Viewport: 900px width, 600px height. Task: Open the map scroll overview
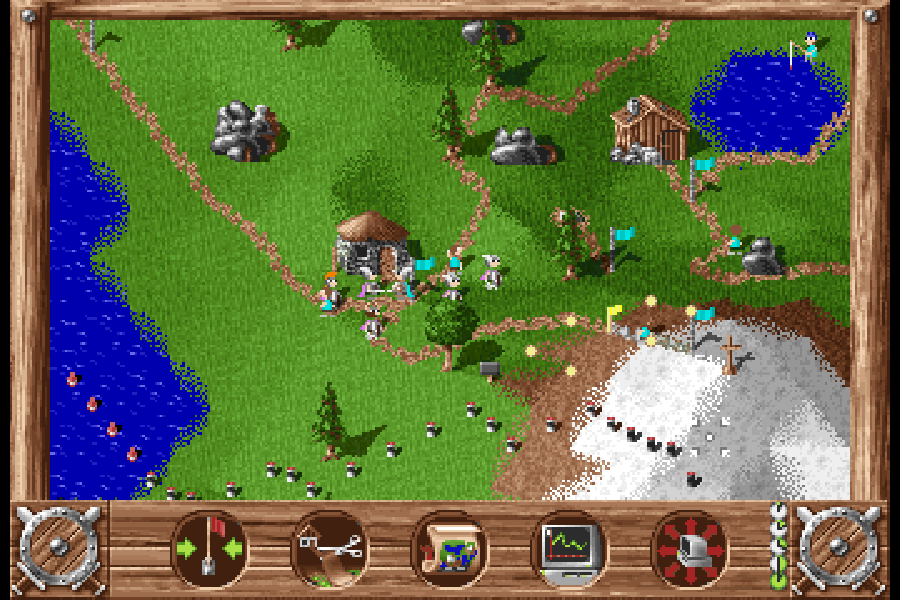coord(449,548)
